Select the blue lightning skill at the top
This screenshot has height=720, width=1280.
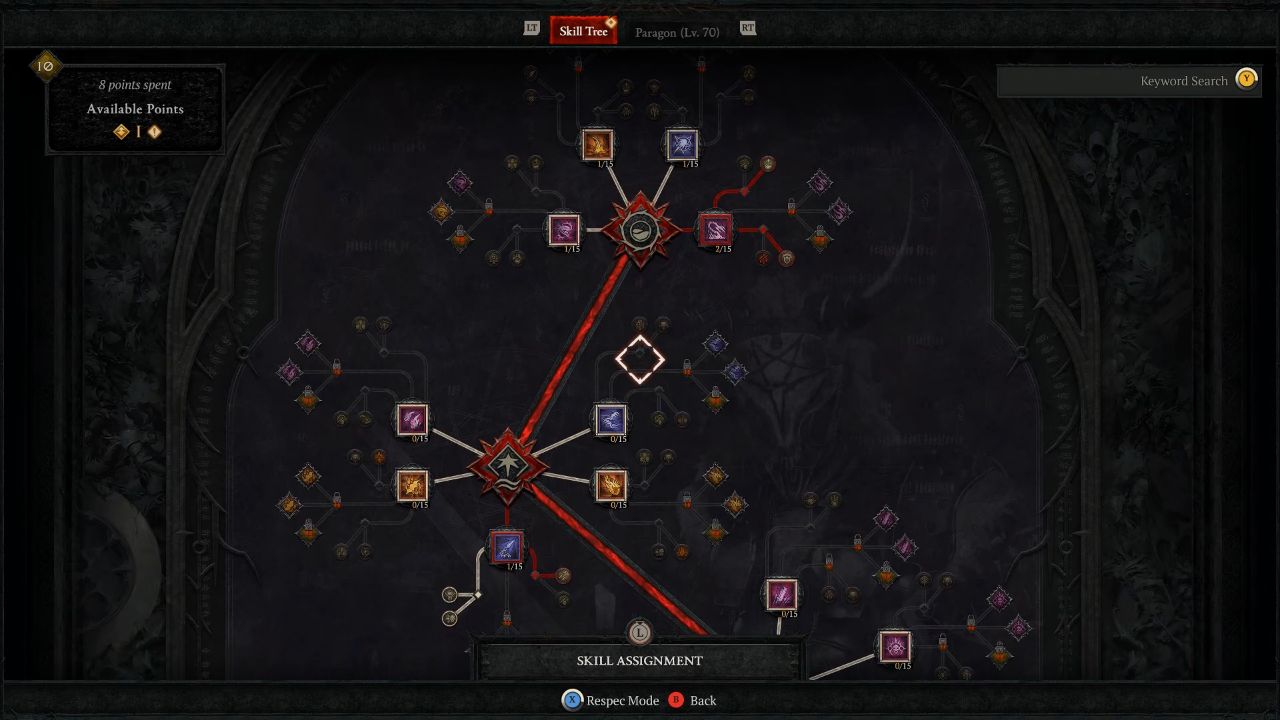click(x=682, y=144)
